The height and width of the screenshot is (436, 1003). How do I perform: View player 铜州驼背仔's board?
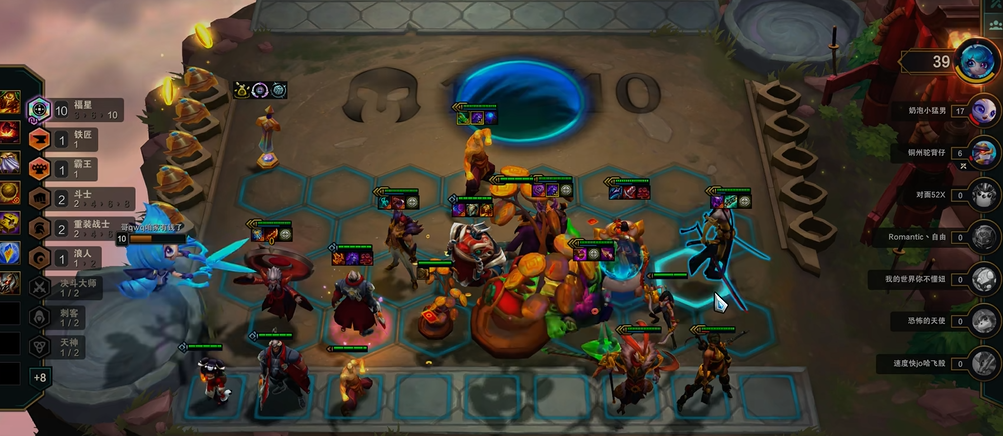tap(984, 154)
